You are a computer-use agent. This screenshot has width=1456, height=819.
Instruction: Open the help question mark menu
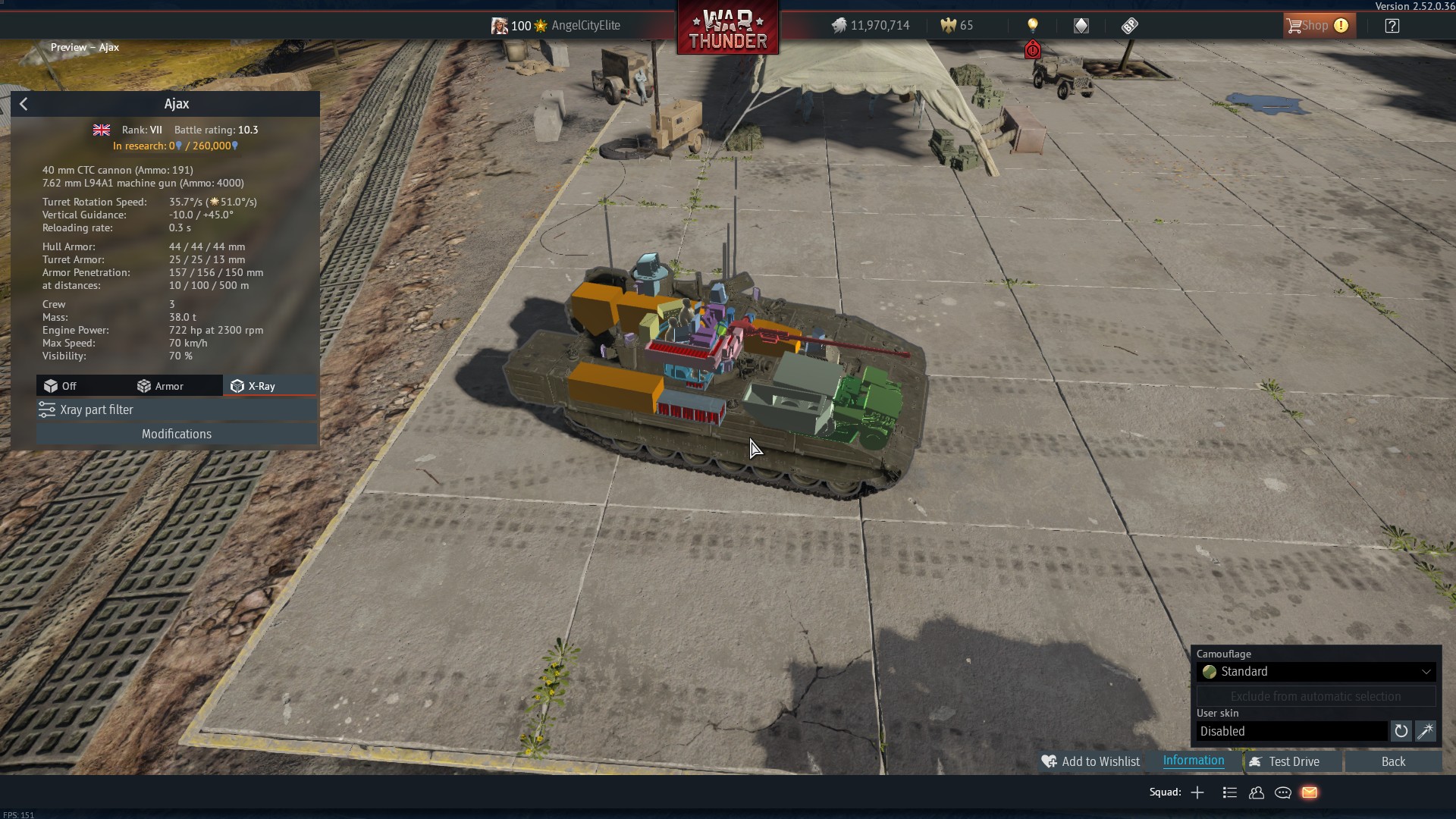(x=1392, y=26)
